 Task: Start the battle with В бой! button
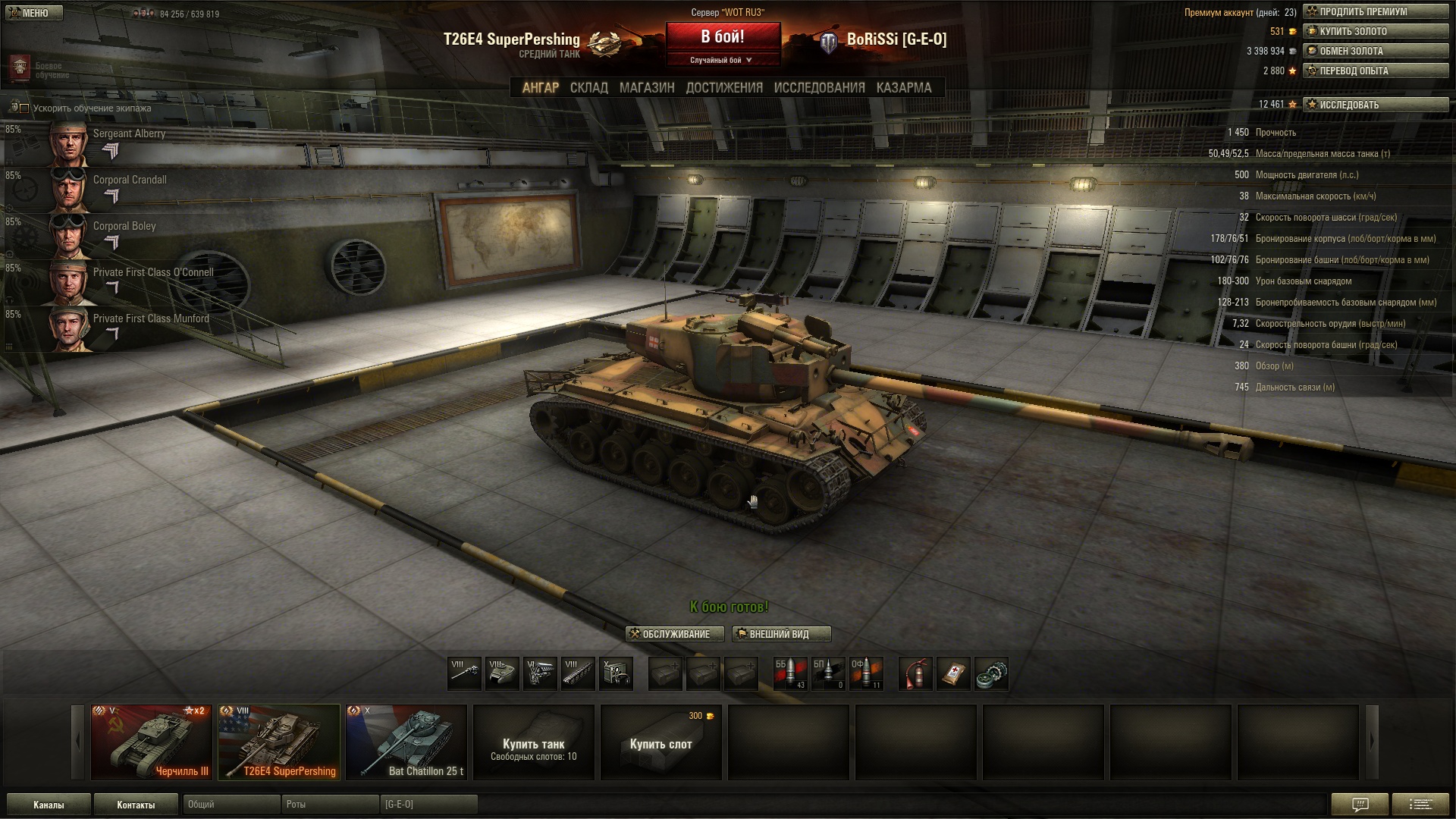(723, 36)
